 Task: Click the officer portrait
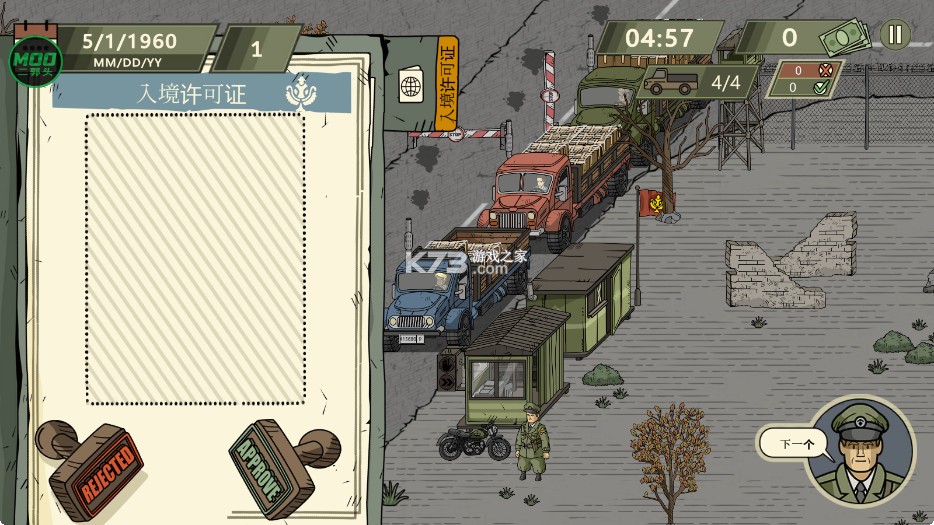[860, 450]
